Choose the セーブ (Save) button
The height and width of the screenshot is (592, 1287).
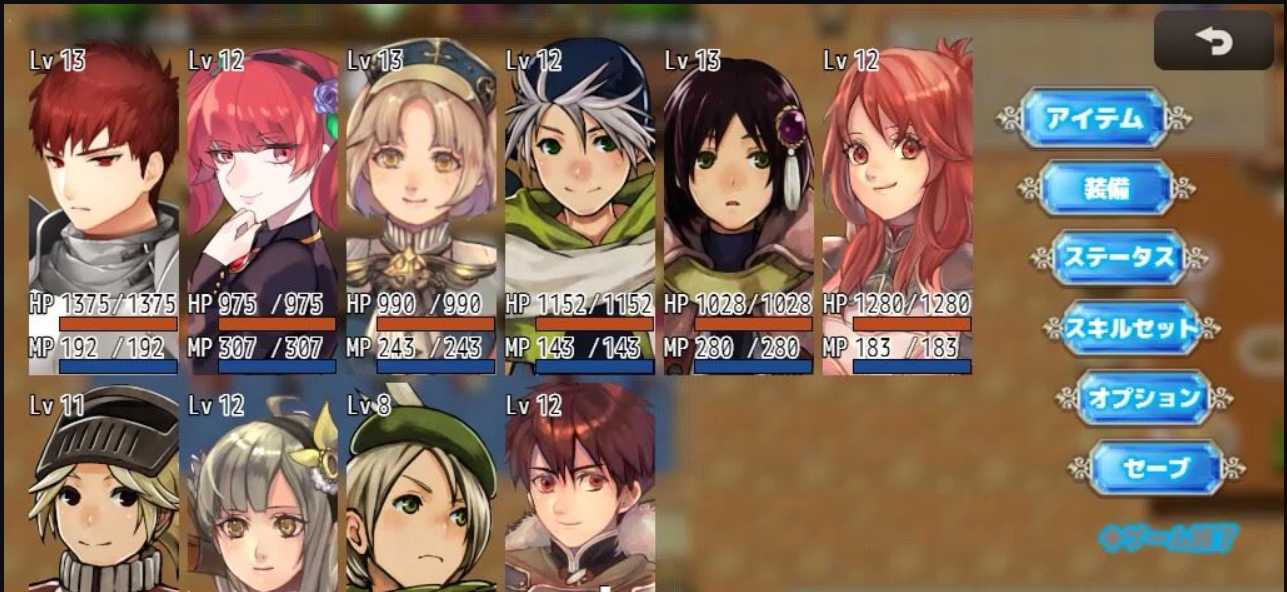pos(1156,467)
